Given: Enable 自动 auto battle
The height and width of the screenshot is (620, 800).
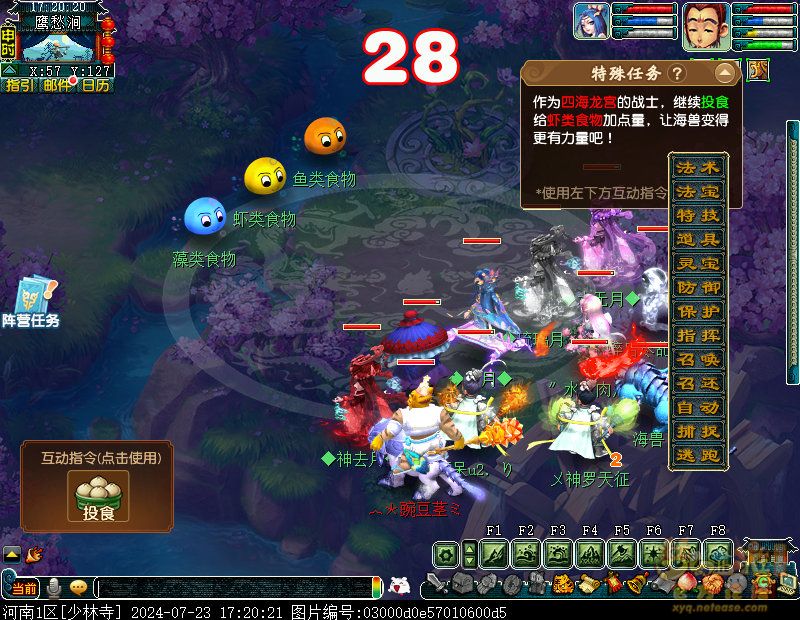Looking at the screenshot, I should click(x=697, y=407).
